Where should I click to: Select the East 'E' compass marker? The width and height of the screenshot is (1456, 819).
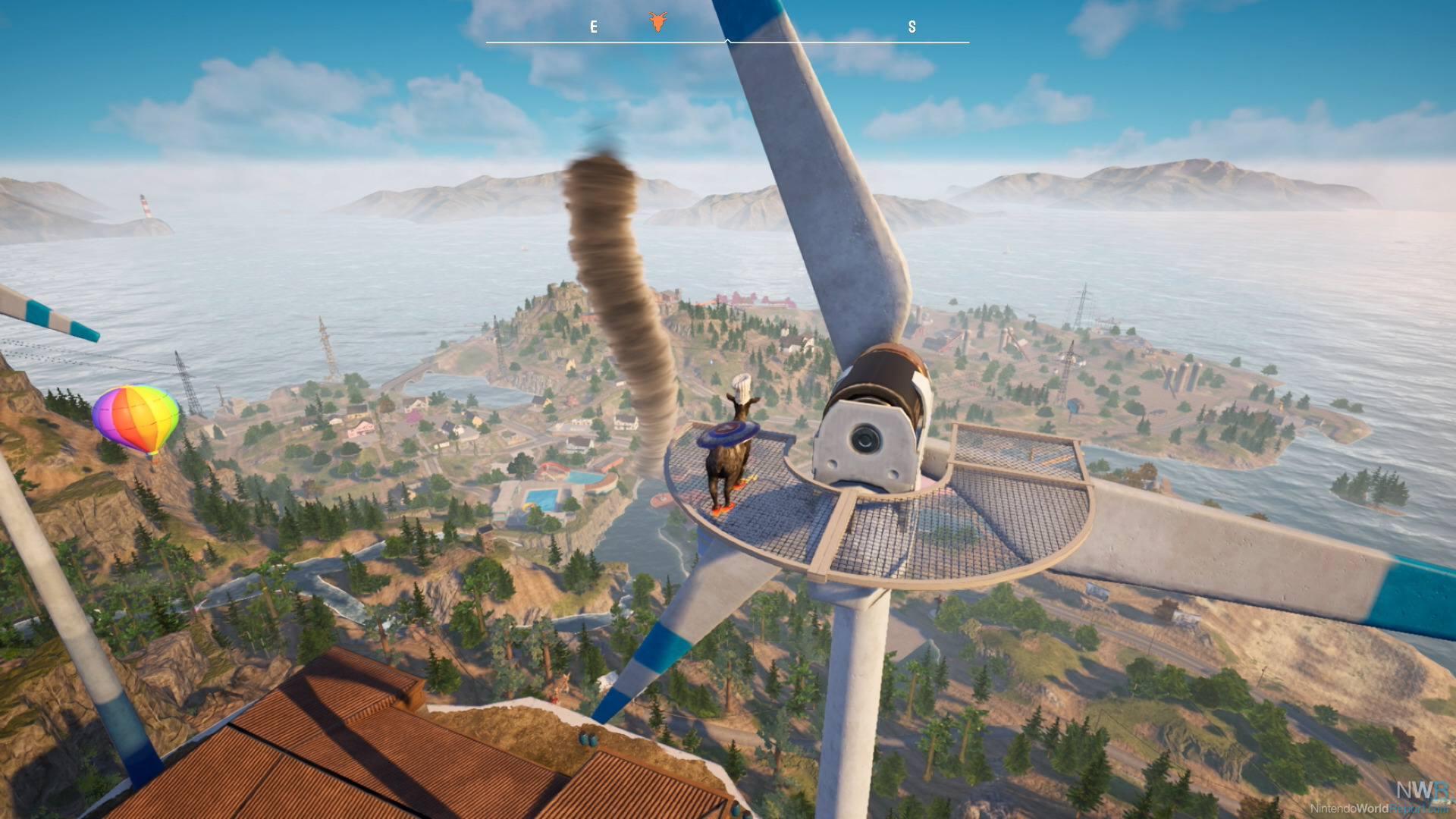pyautogui.click(x=594, y=27)
